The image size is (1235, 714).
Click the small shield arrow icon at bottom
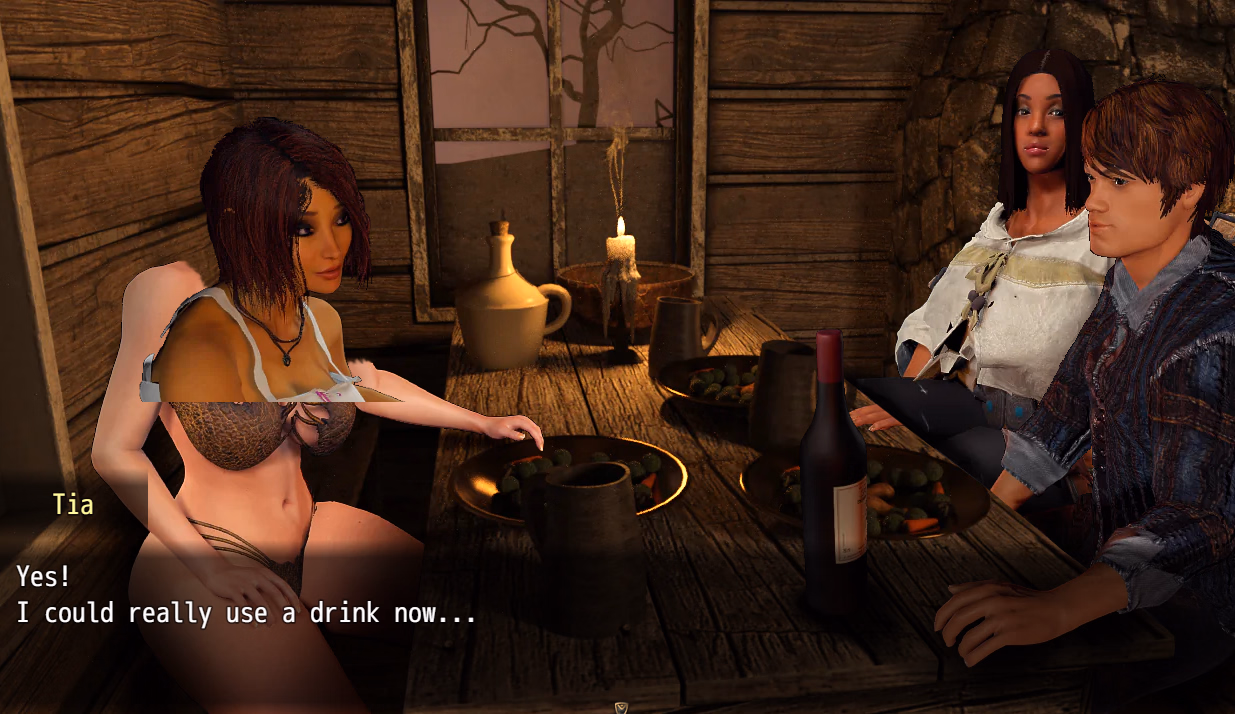pyautogui.click(x=620, y=707)
